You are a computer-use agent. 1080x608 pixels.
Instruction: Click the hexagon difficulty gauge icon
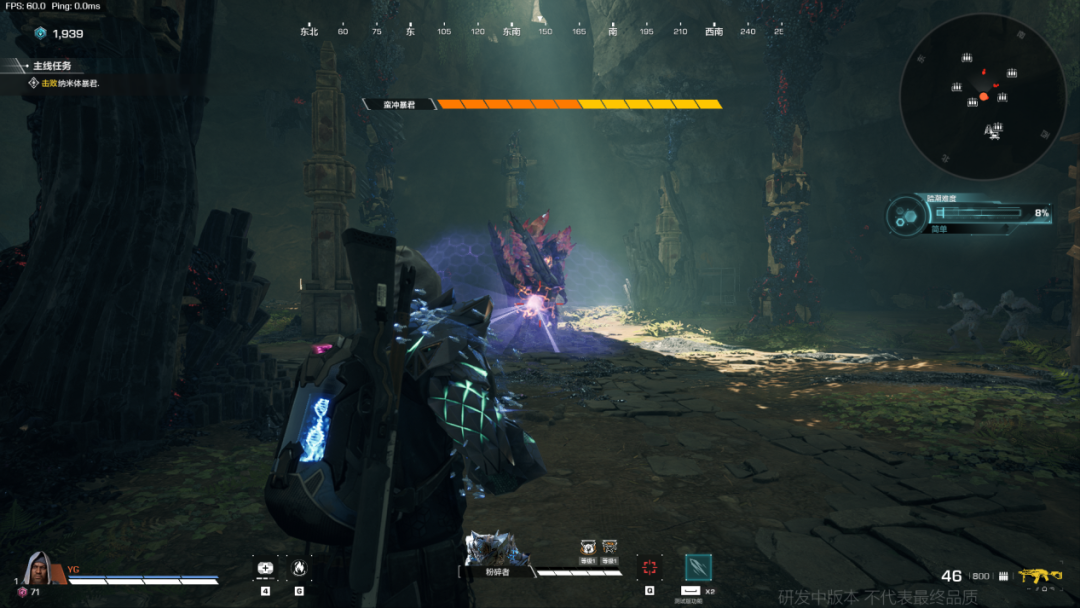point(906,214)
